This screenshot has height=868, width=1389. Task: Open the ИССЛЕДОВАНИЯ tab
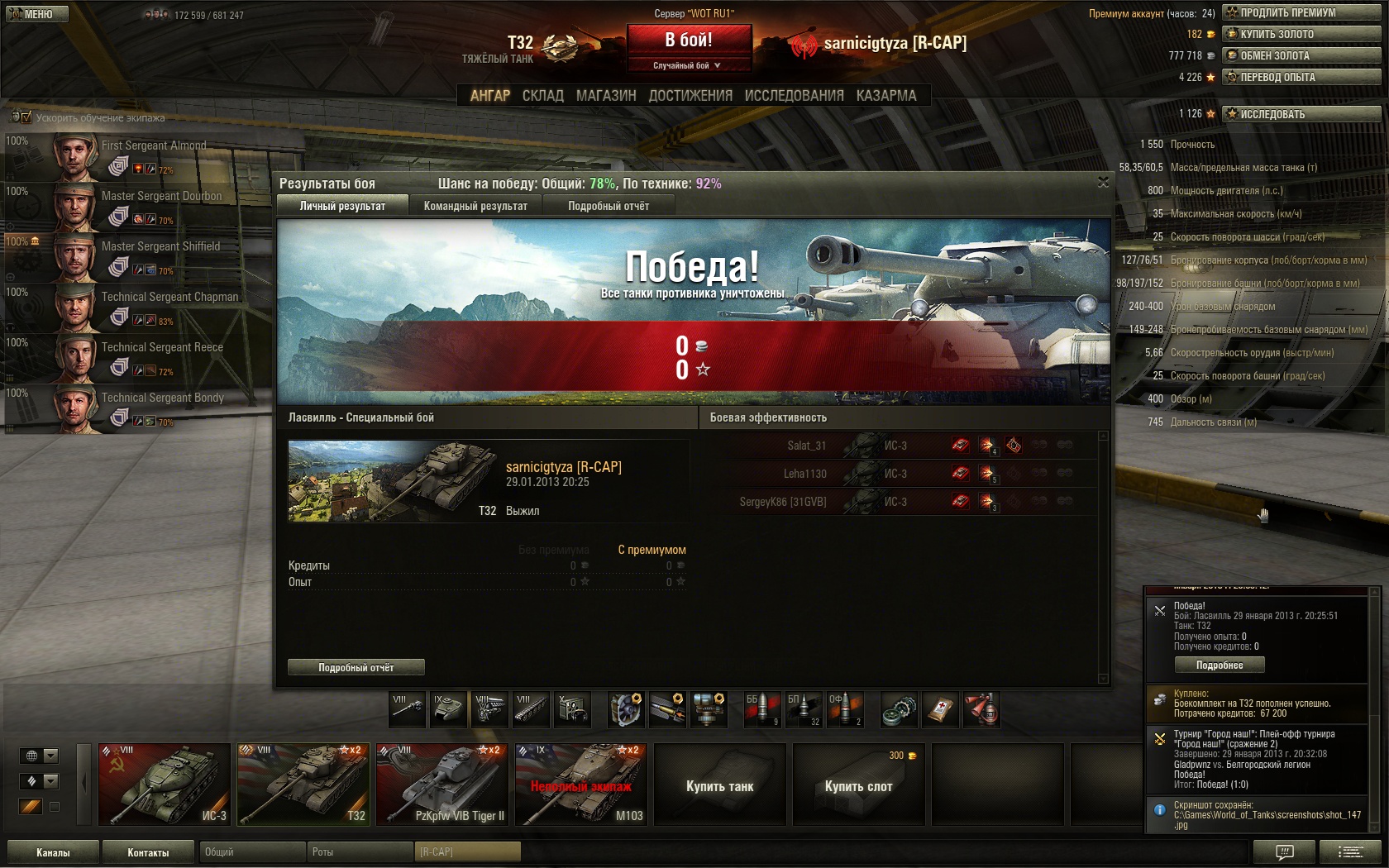794,96
